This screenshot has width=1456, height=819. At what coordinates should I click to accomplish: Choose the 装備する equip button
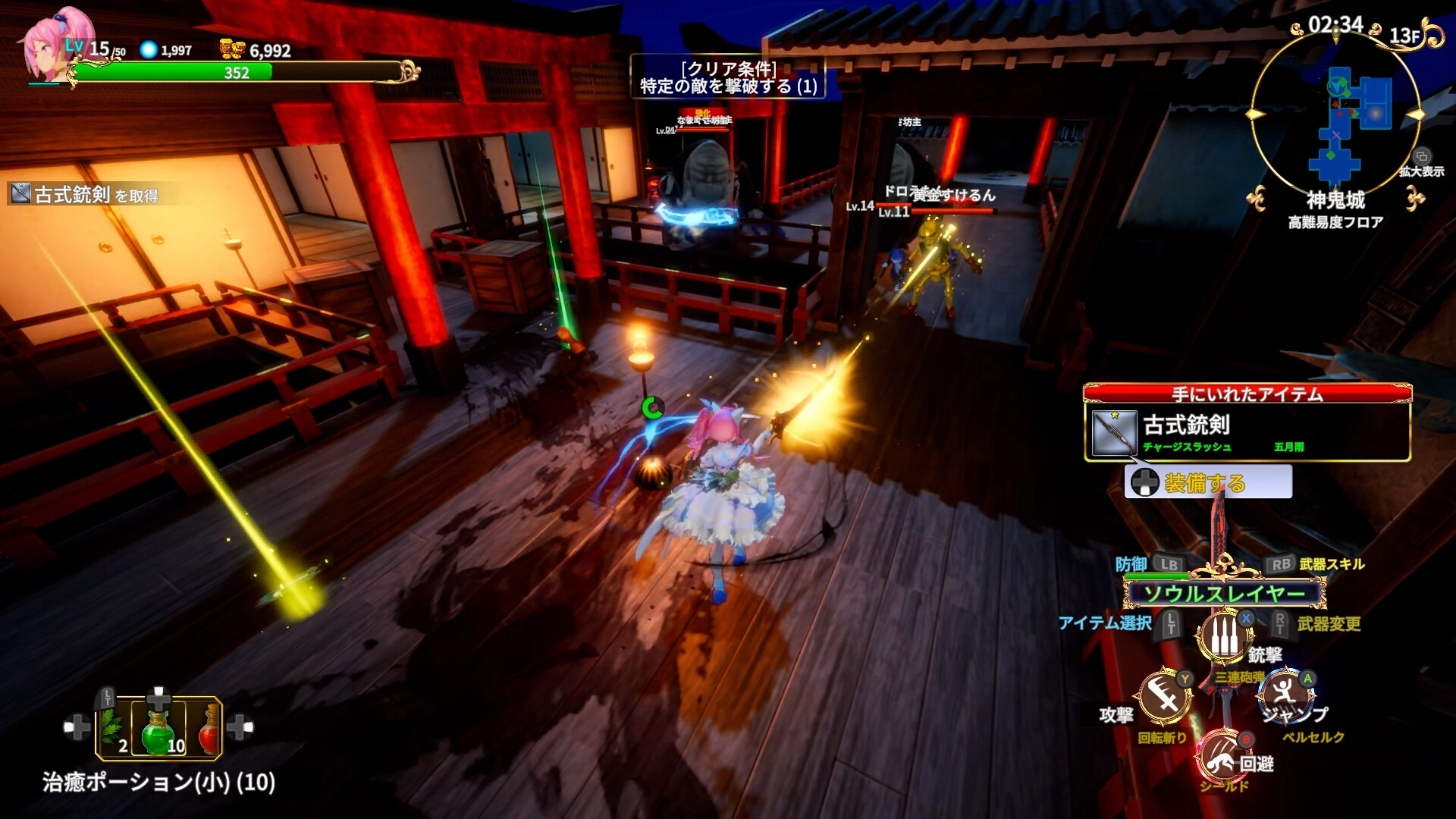tap(1208, 482)
